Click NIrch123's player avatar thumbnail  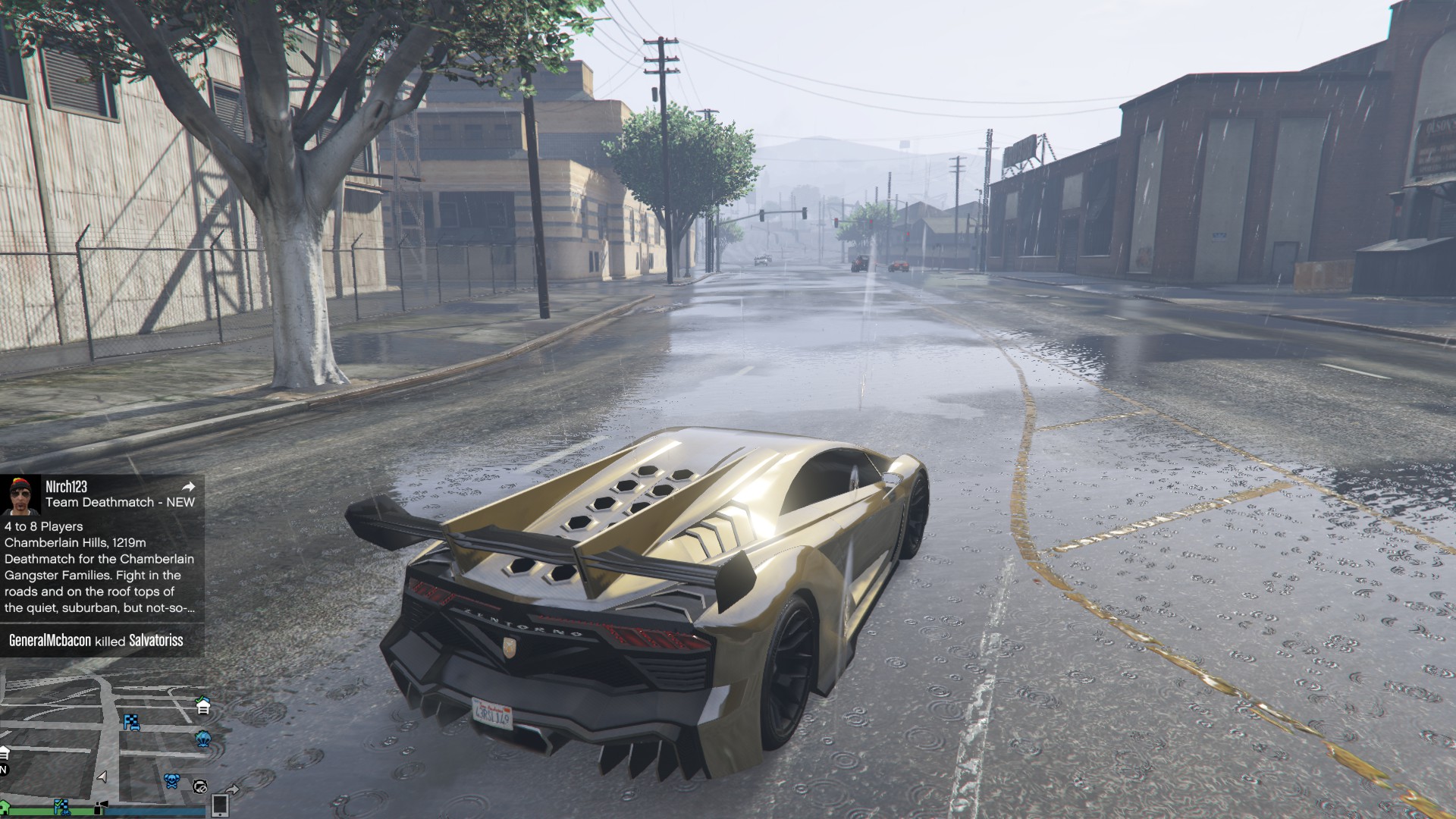click(x=20, y=495)
